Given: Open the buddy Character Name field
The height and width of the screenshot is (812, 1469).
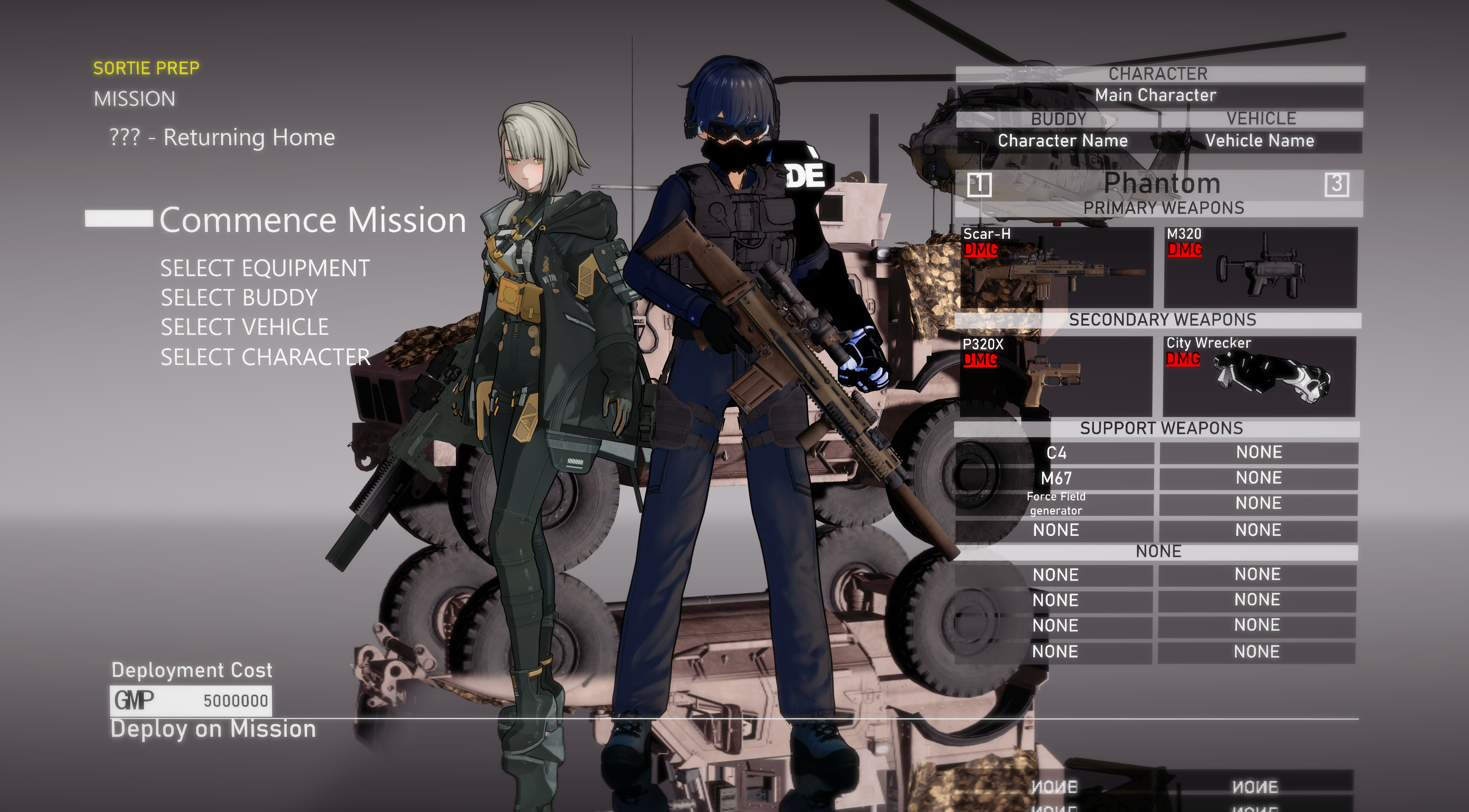Looking at the screenshot, I should pos(1061,141).
